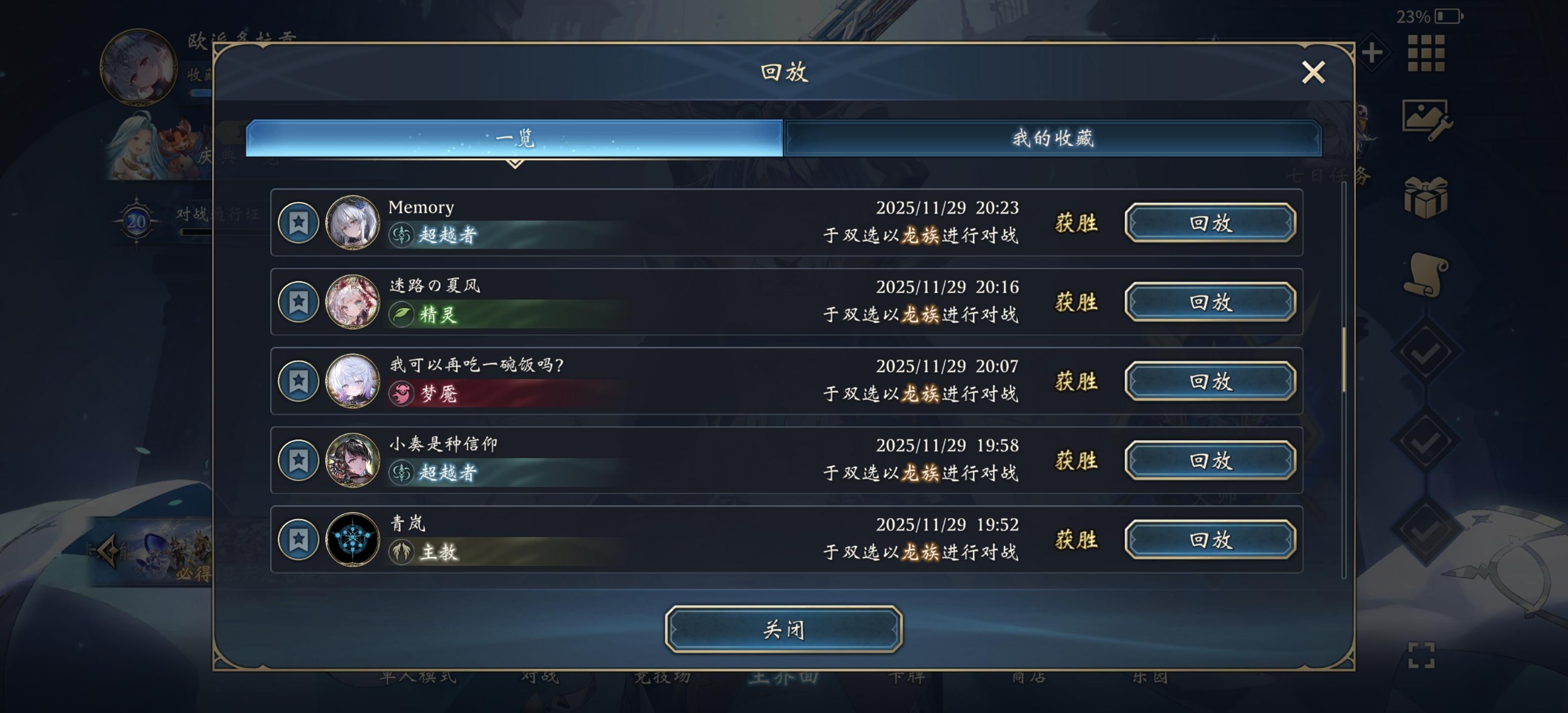The width and height of the screenshot is (1568, 713).
Task: Favorite Memory's replay with the star toggle
Action: tap(298, 223)
